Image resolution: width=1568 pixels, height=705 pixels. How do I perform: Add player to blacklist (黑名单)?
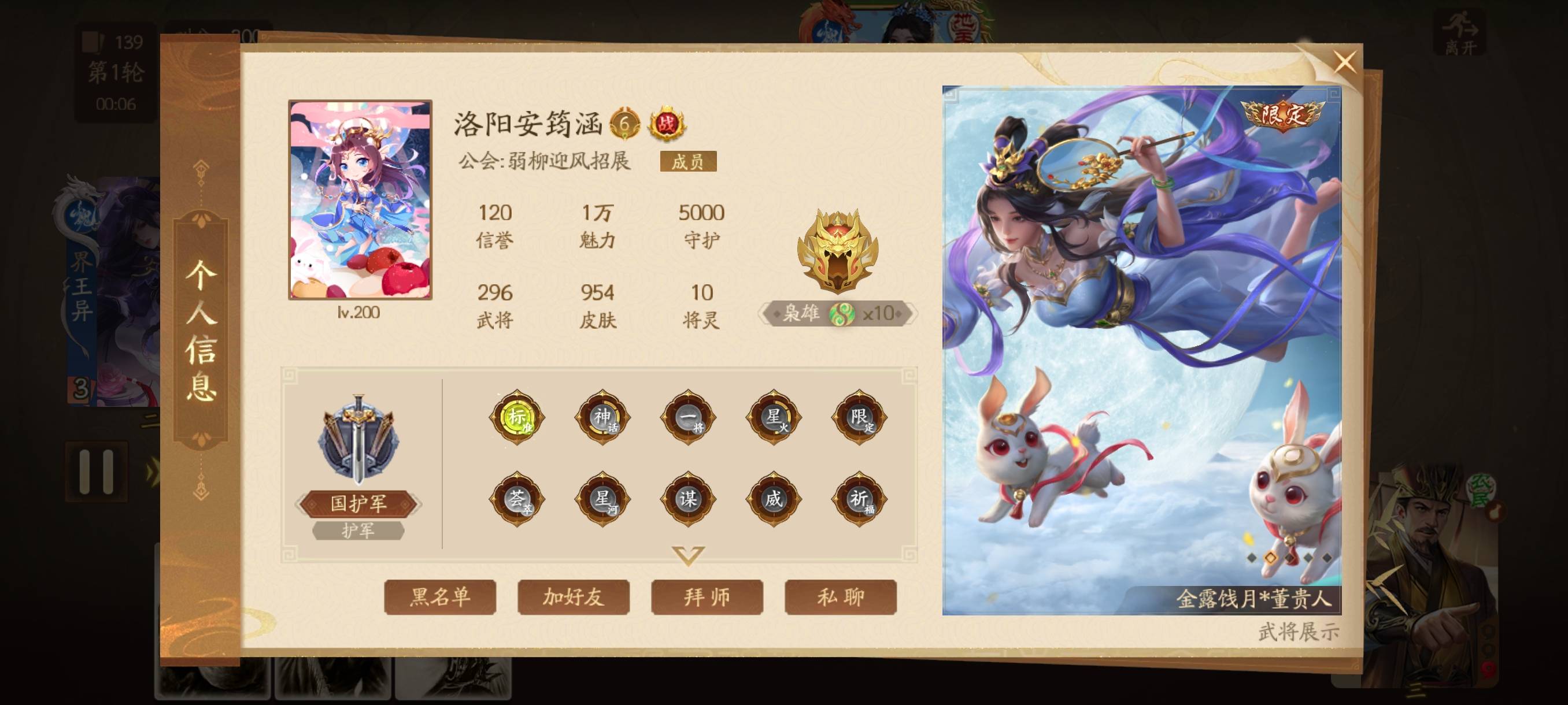tap(439, 597)
